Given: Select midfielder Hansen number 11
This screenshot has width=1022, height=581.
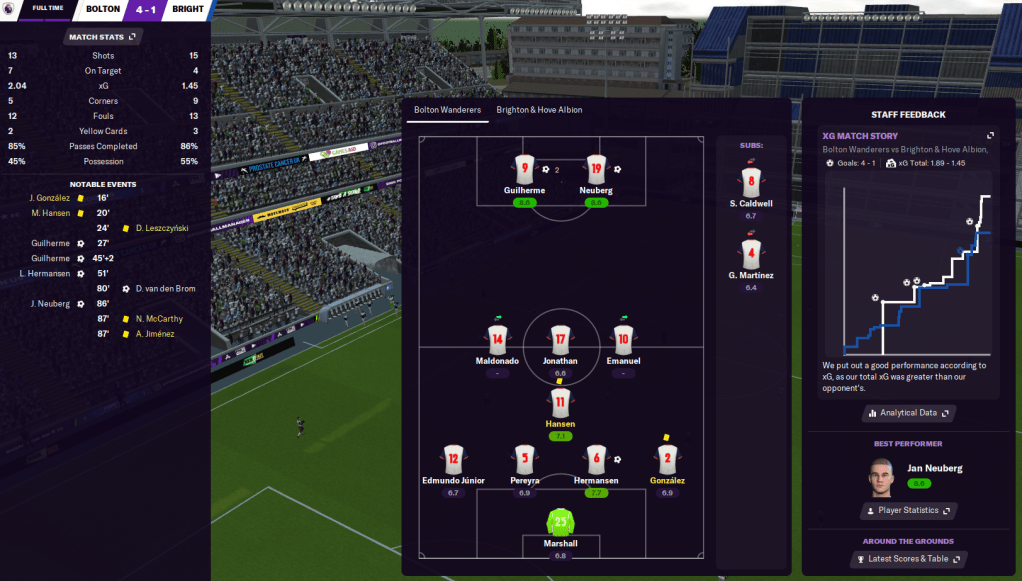Looking at the screenshot, I should 560,403.
